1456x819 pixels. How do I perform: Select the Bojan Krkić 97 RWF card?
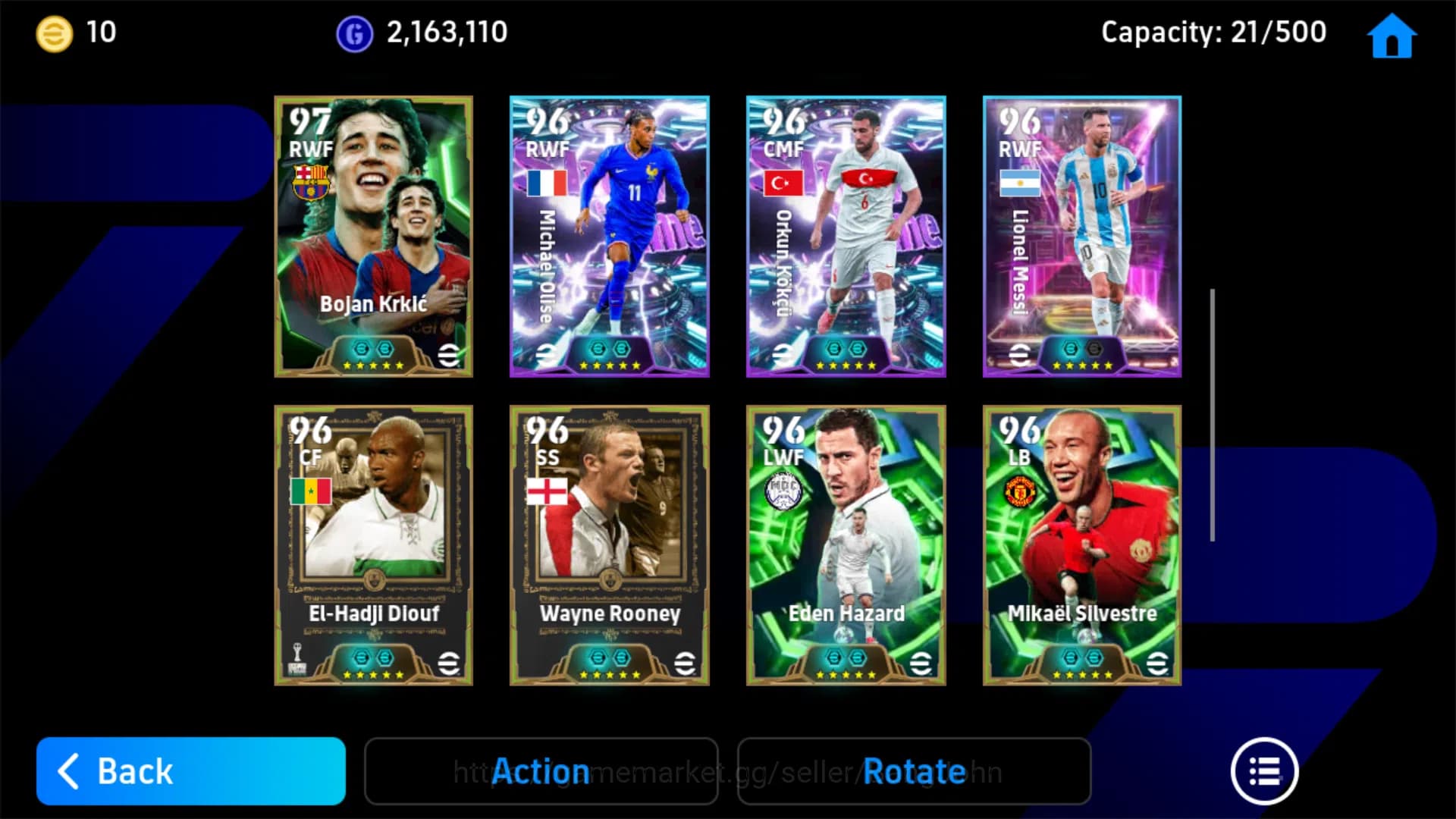point(373,237)
